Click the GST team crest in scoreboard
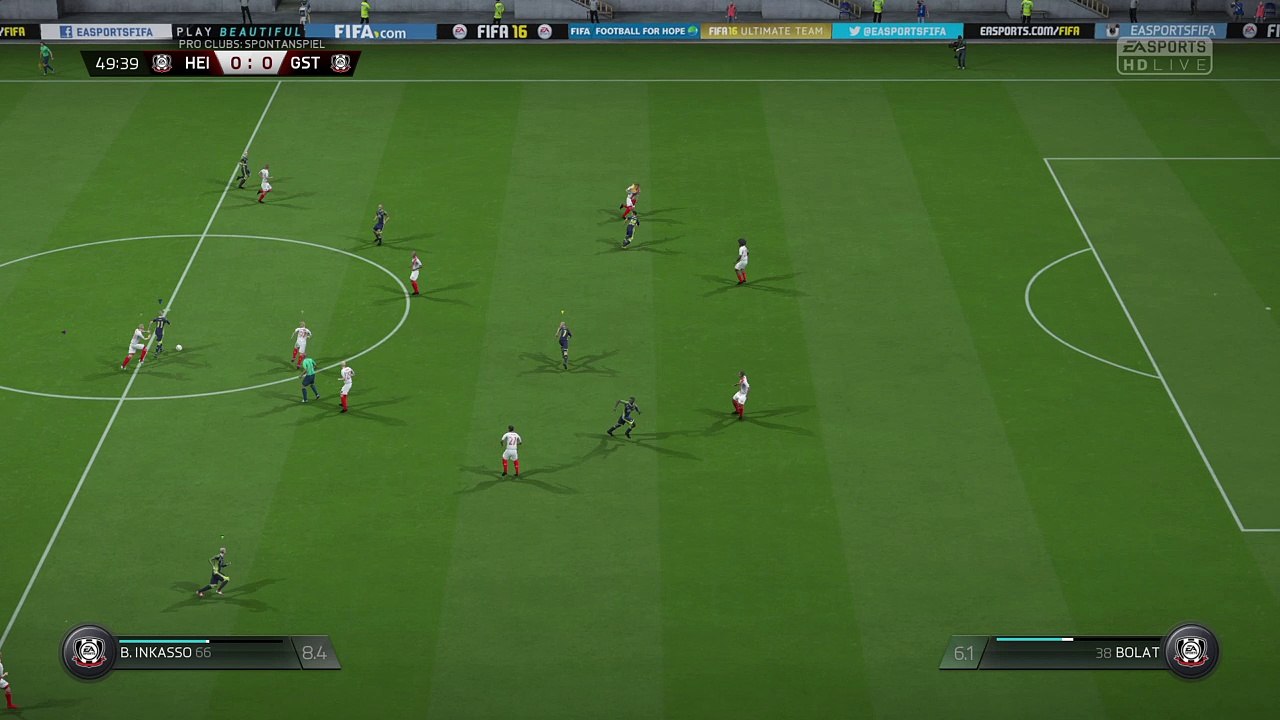Viewport: 1280px width, 720px height. 340,64
